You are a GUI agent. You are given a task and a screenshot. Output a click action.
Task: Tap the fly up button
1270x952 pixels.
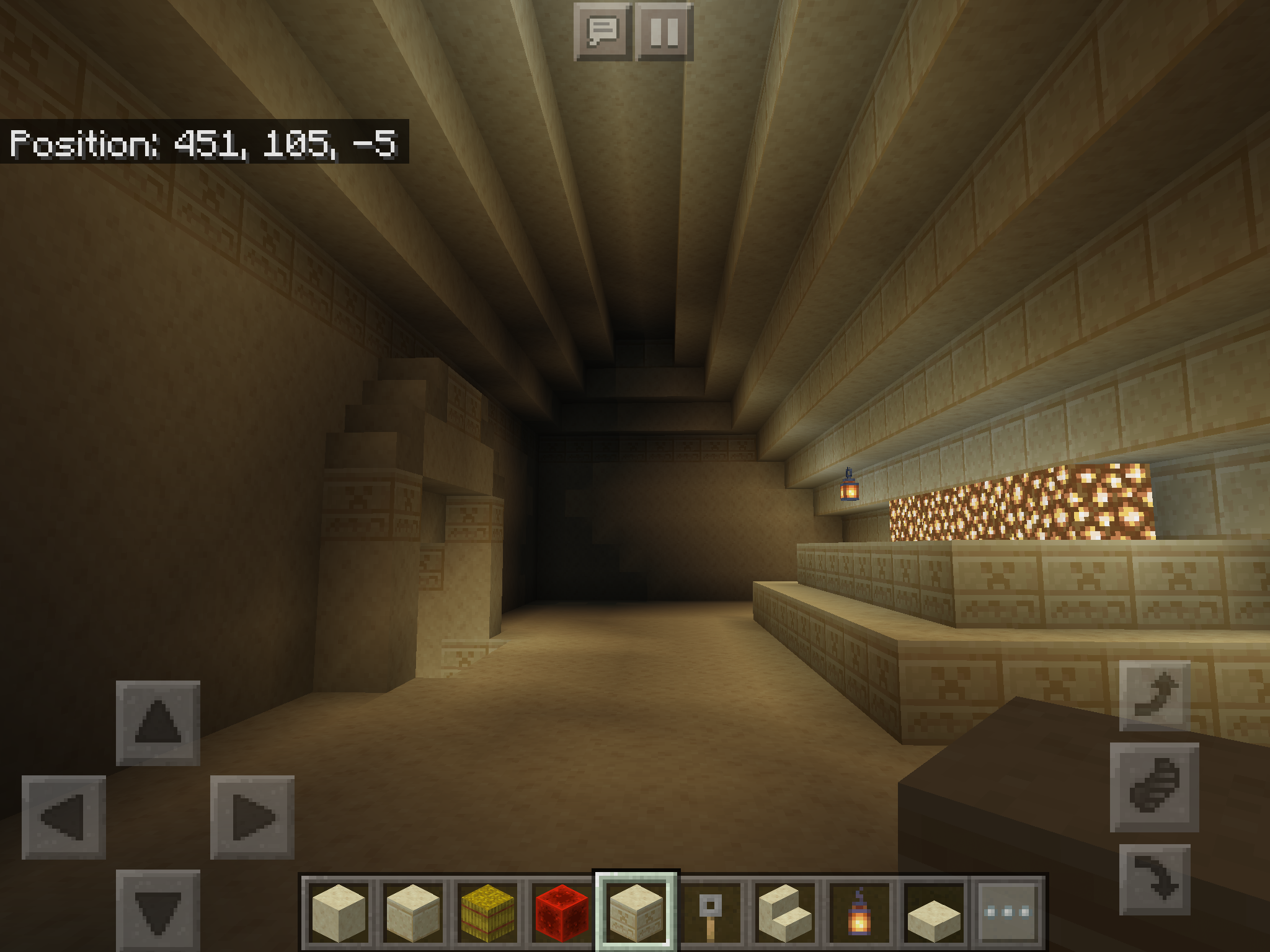tap(1155, 695)
